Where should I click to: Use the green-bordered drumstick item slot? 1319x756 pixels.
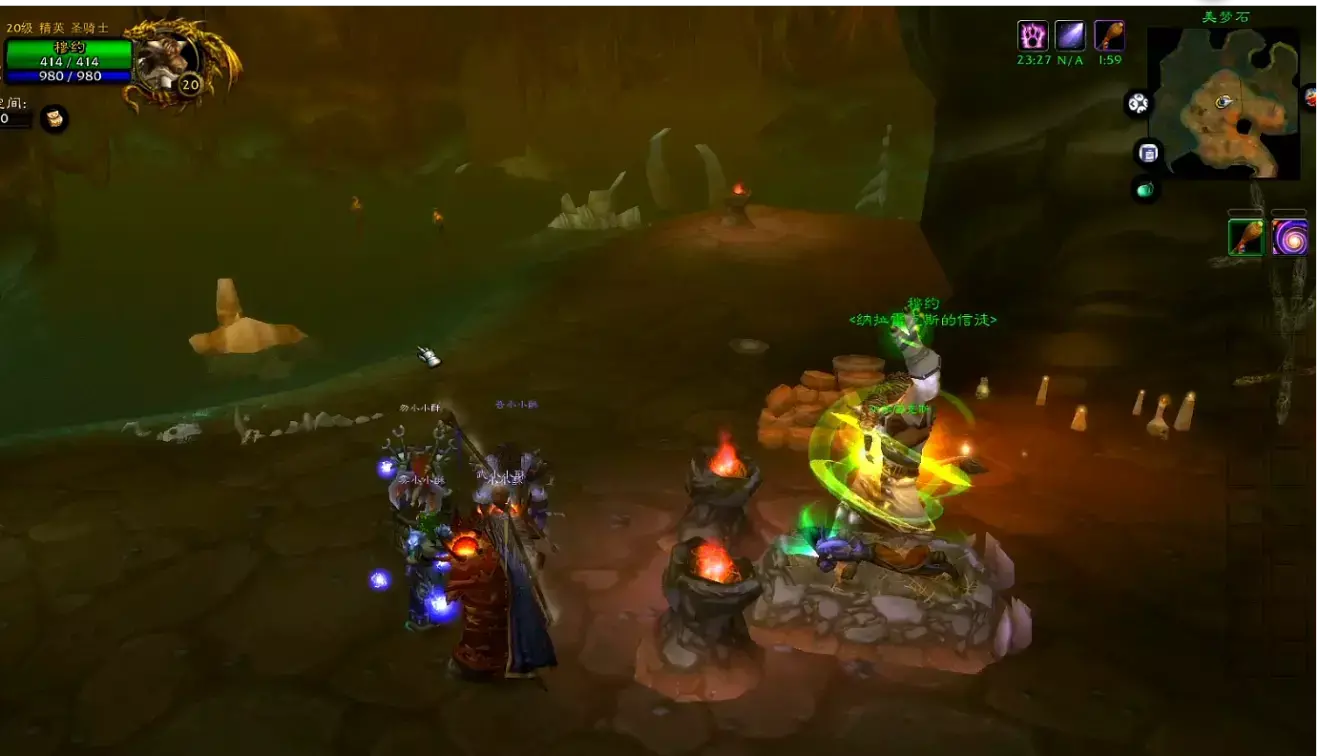(x=1246, y=238)
